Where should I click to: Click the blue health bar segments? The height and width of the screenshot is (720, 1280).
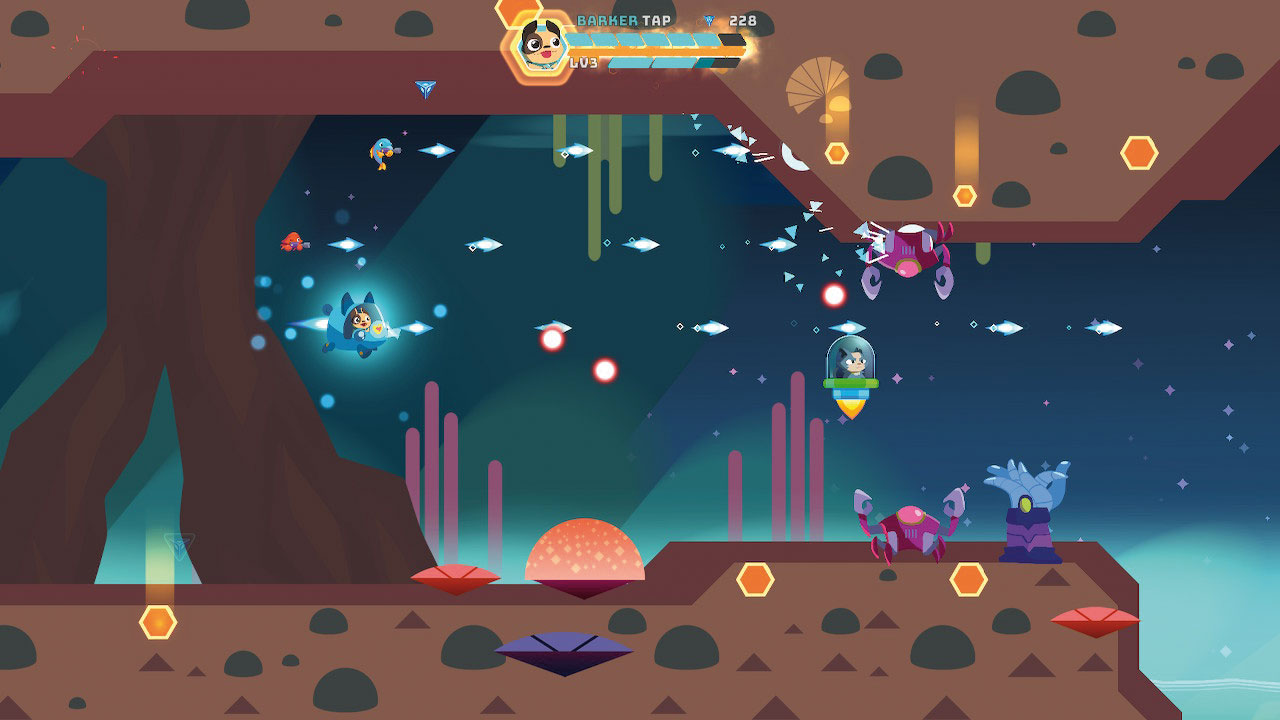[x=640, y=38]
